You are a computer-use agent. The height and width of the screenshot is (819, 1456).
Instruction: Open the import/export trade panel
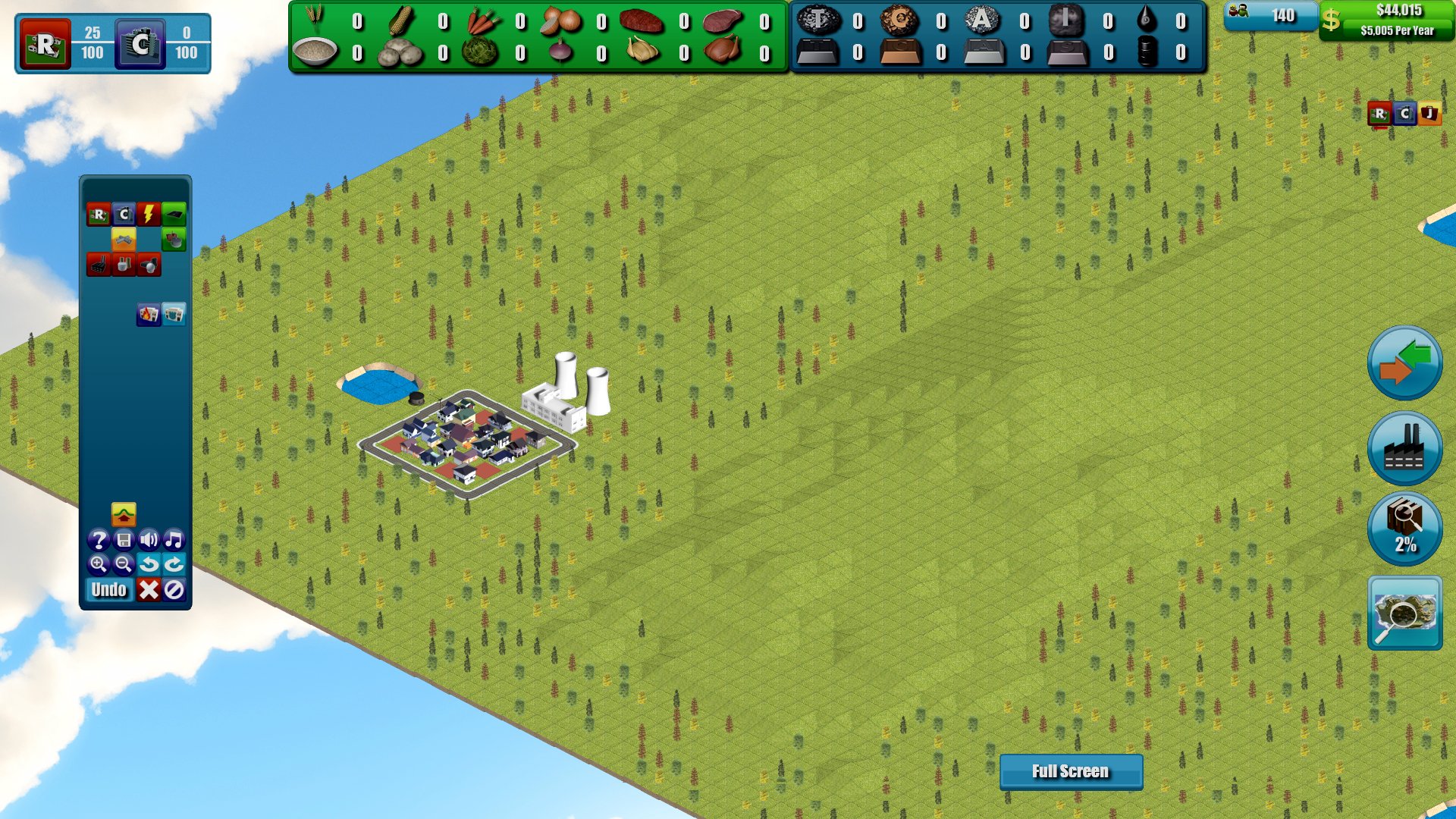[x=1404, y=364]
